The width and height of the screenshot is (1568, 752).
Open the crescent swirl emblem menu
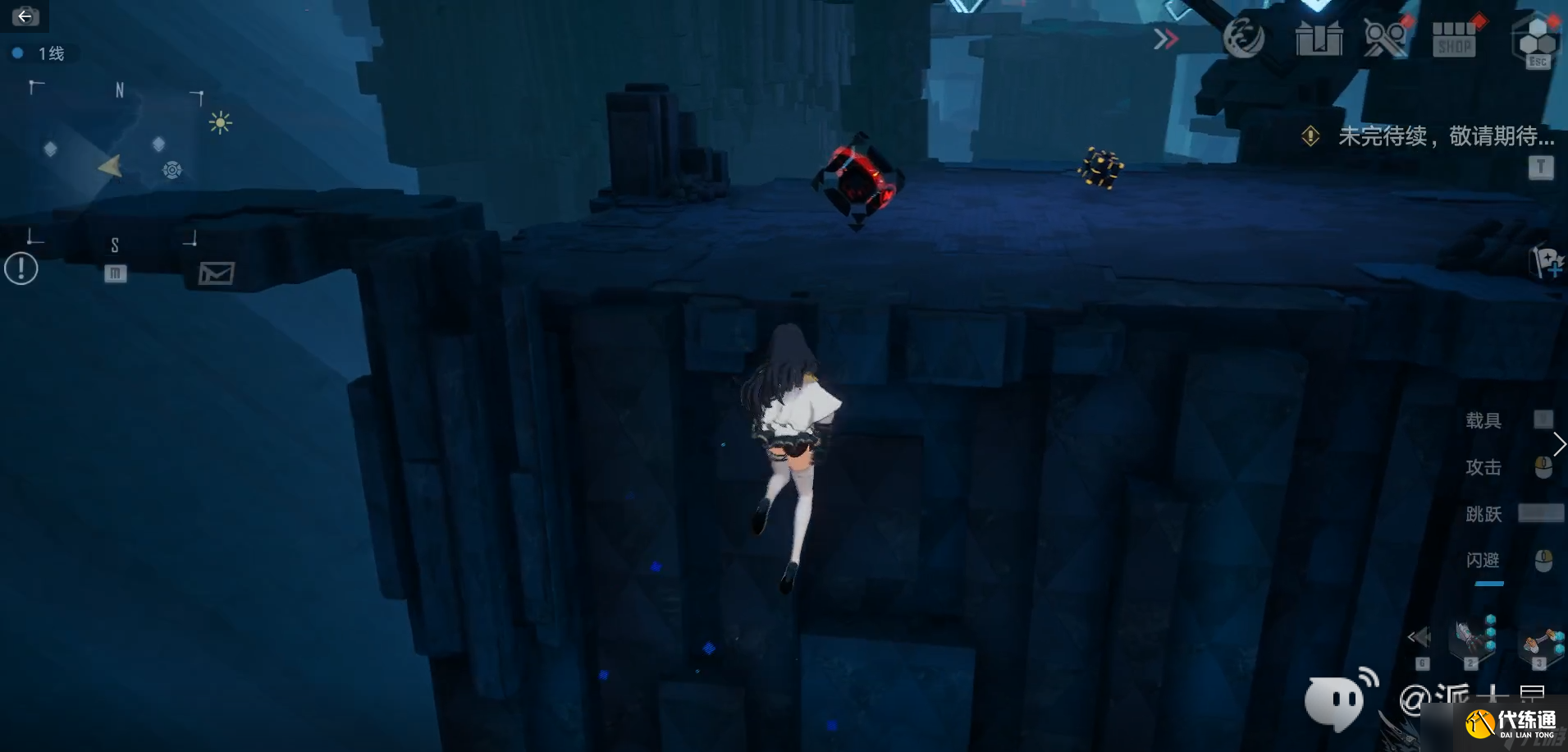point(1243,39)
